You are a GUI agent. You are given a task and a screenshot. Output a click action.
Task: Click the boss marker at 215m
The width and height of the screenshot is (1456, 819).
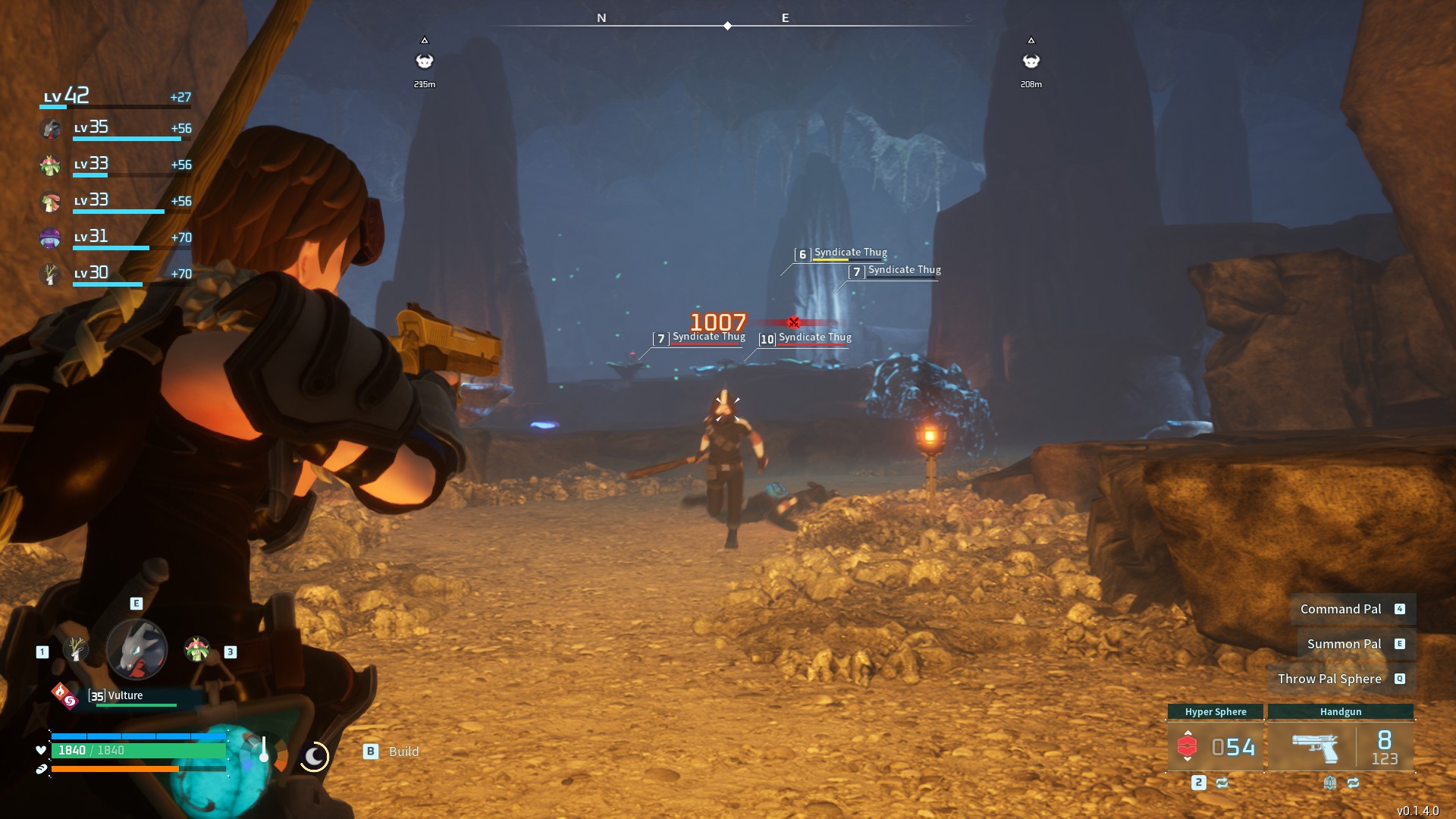[425, 61]
